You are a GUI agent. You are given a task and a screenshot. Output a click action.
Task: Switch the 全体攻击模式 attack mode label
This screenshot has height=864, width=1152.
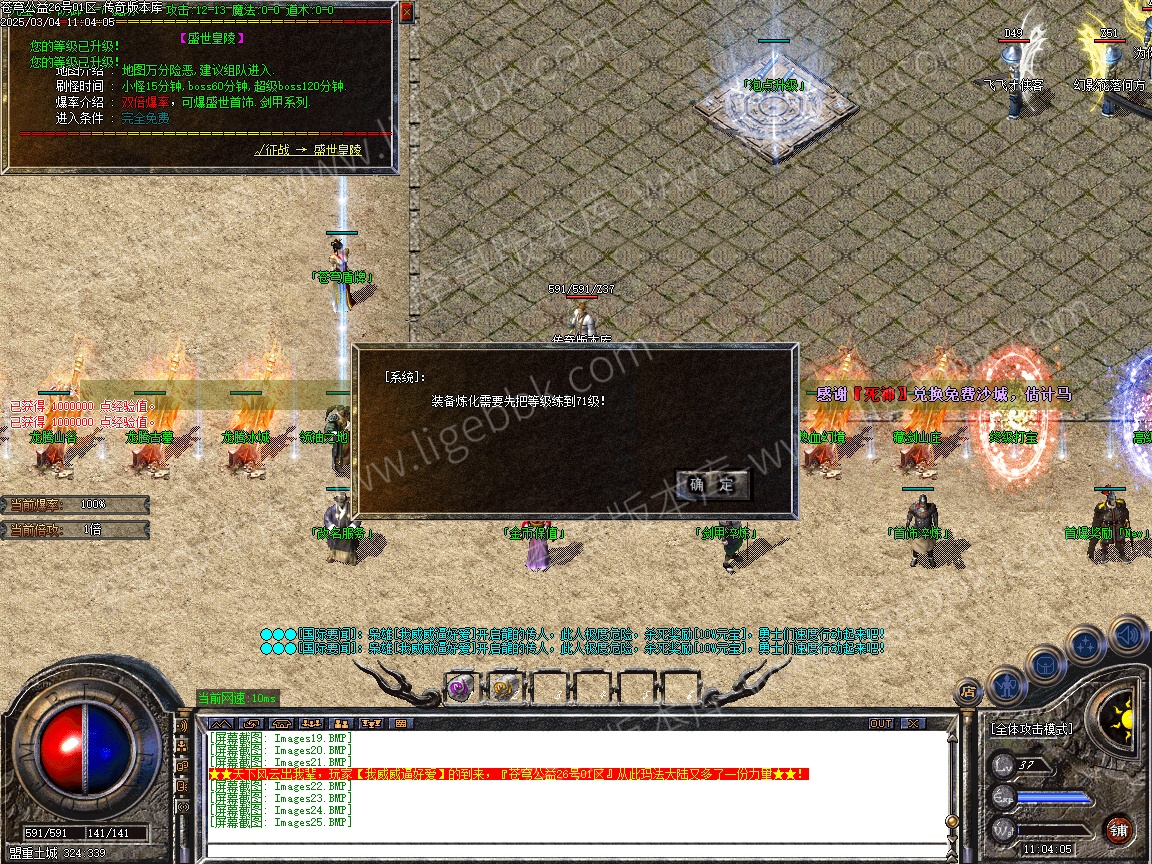(1031, 729)
